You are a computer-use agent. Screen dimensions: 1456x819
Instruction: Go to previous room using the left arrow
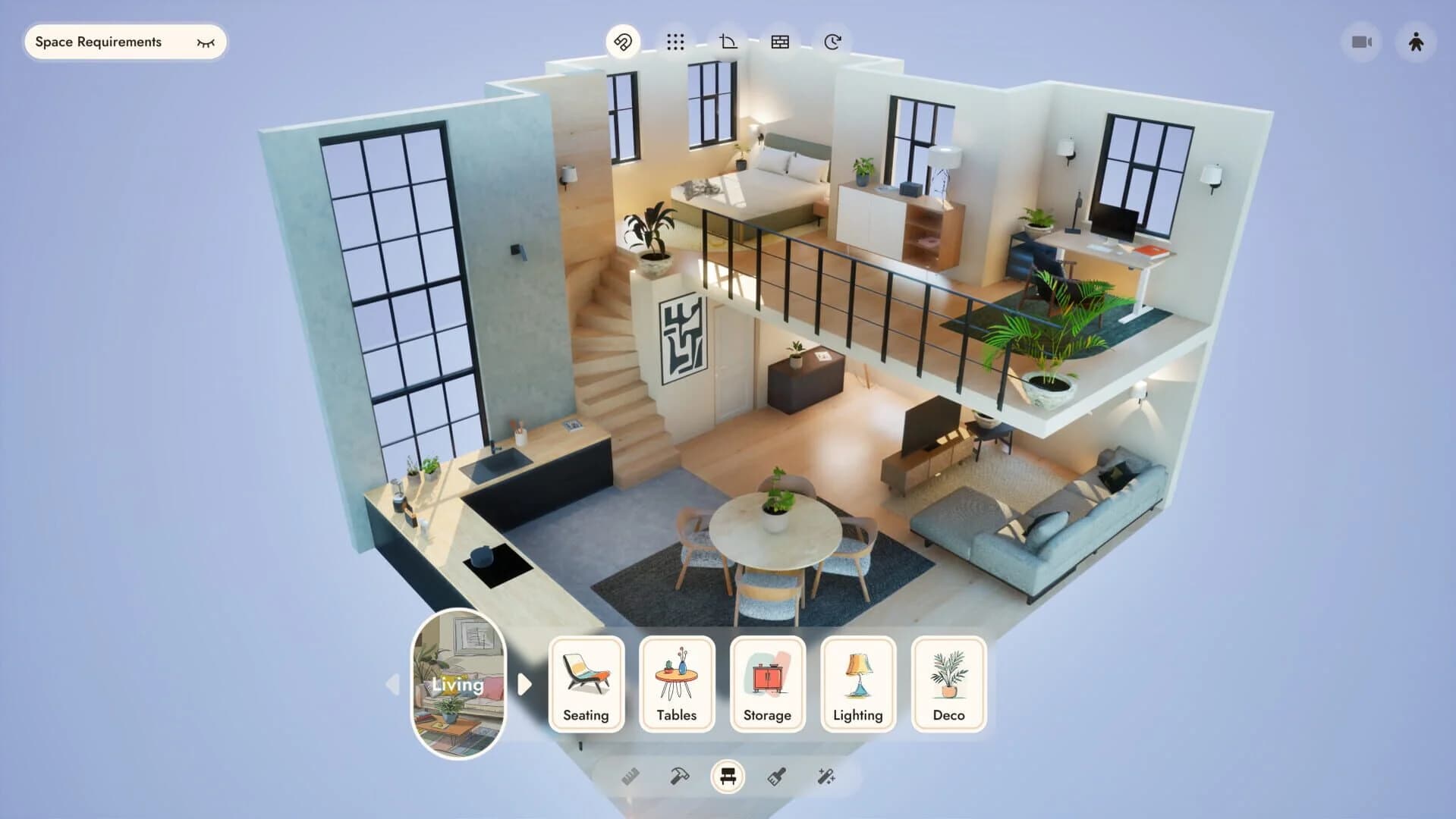point(394,685)
